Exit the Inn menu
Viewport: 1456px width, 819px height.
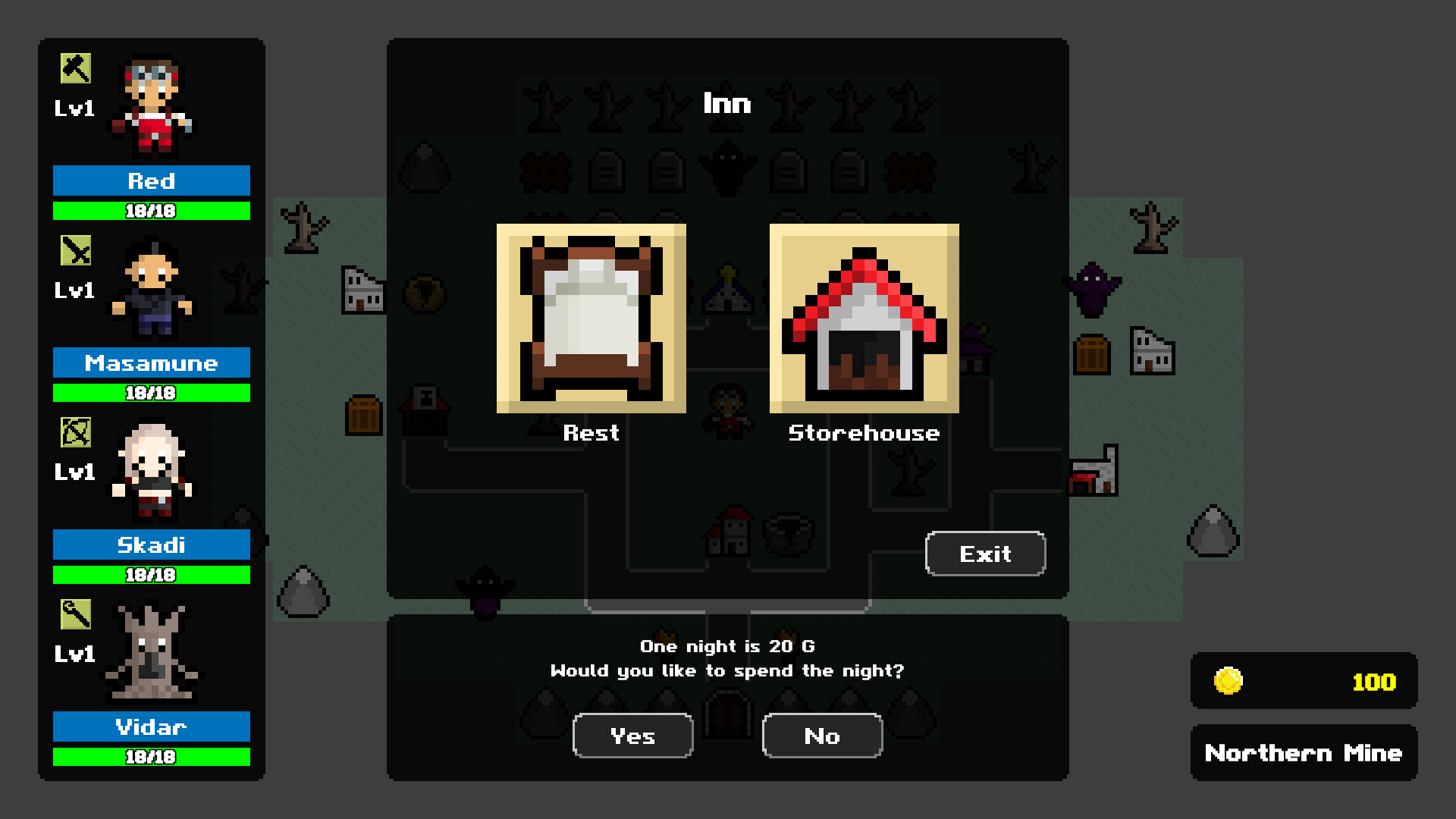[x=984, y=554]
